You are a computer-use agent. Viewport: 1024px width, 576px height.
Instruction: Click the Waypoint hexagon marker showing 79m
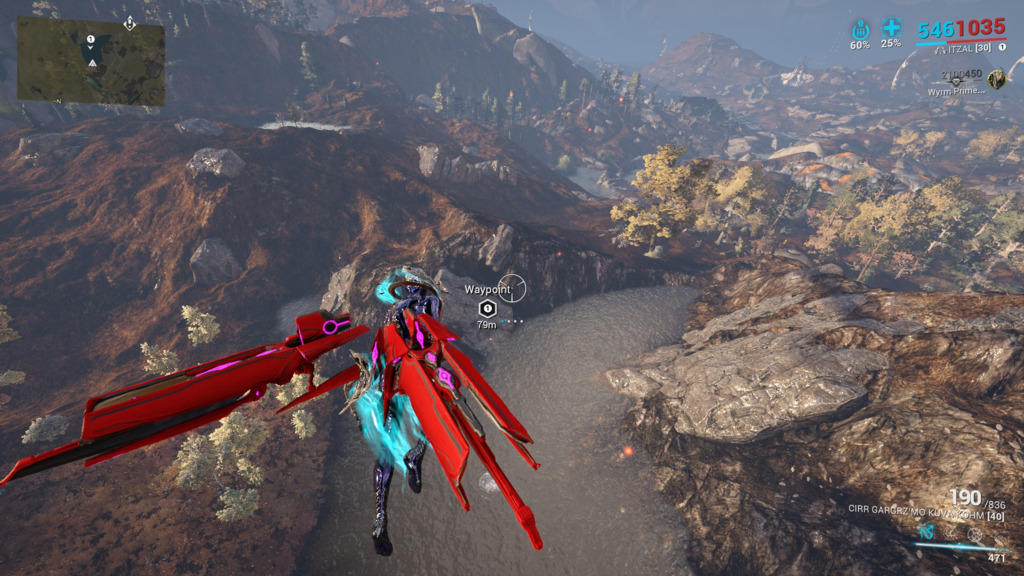coord(486,308)
